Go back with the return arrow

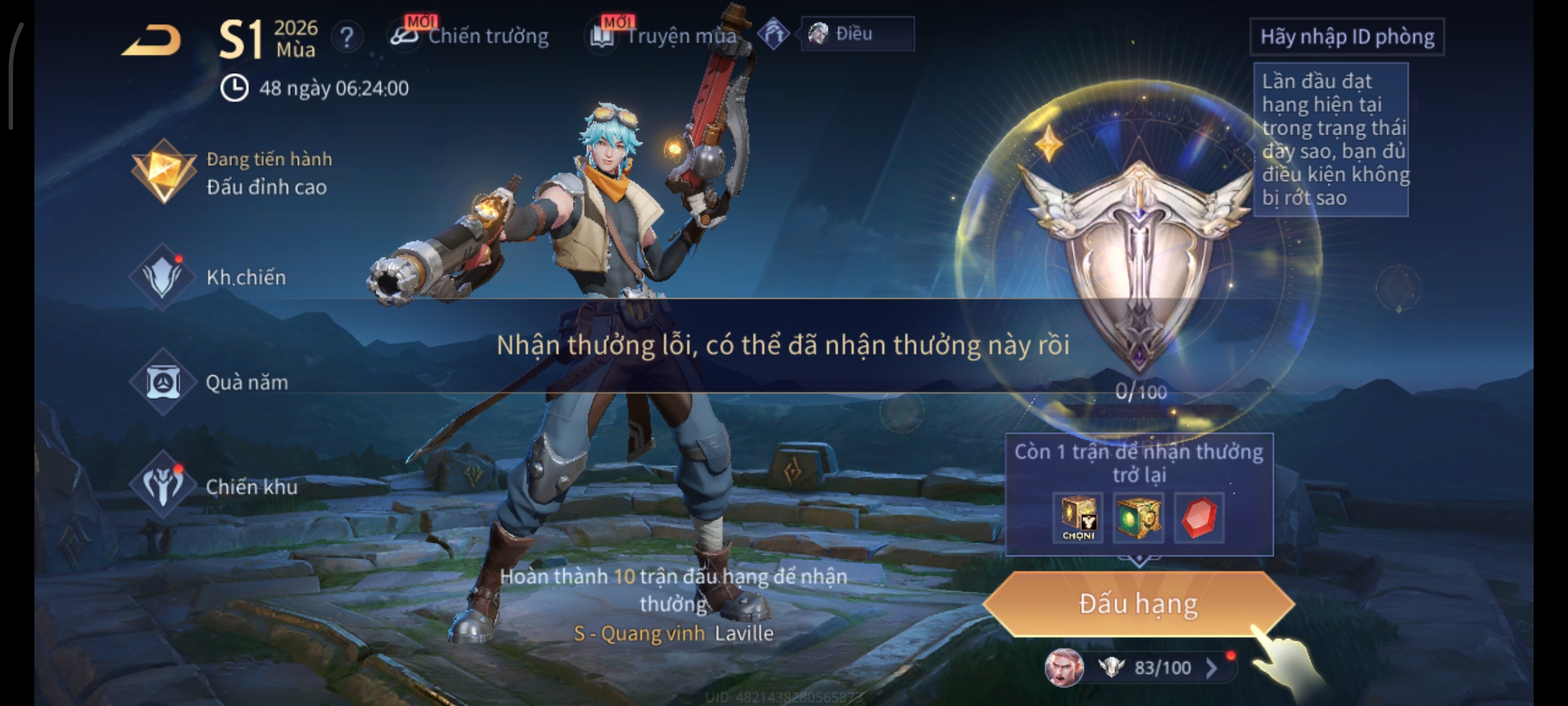[152, 41]
